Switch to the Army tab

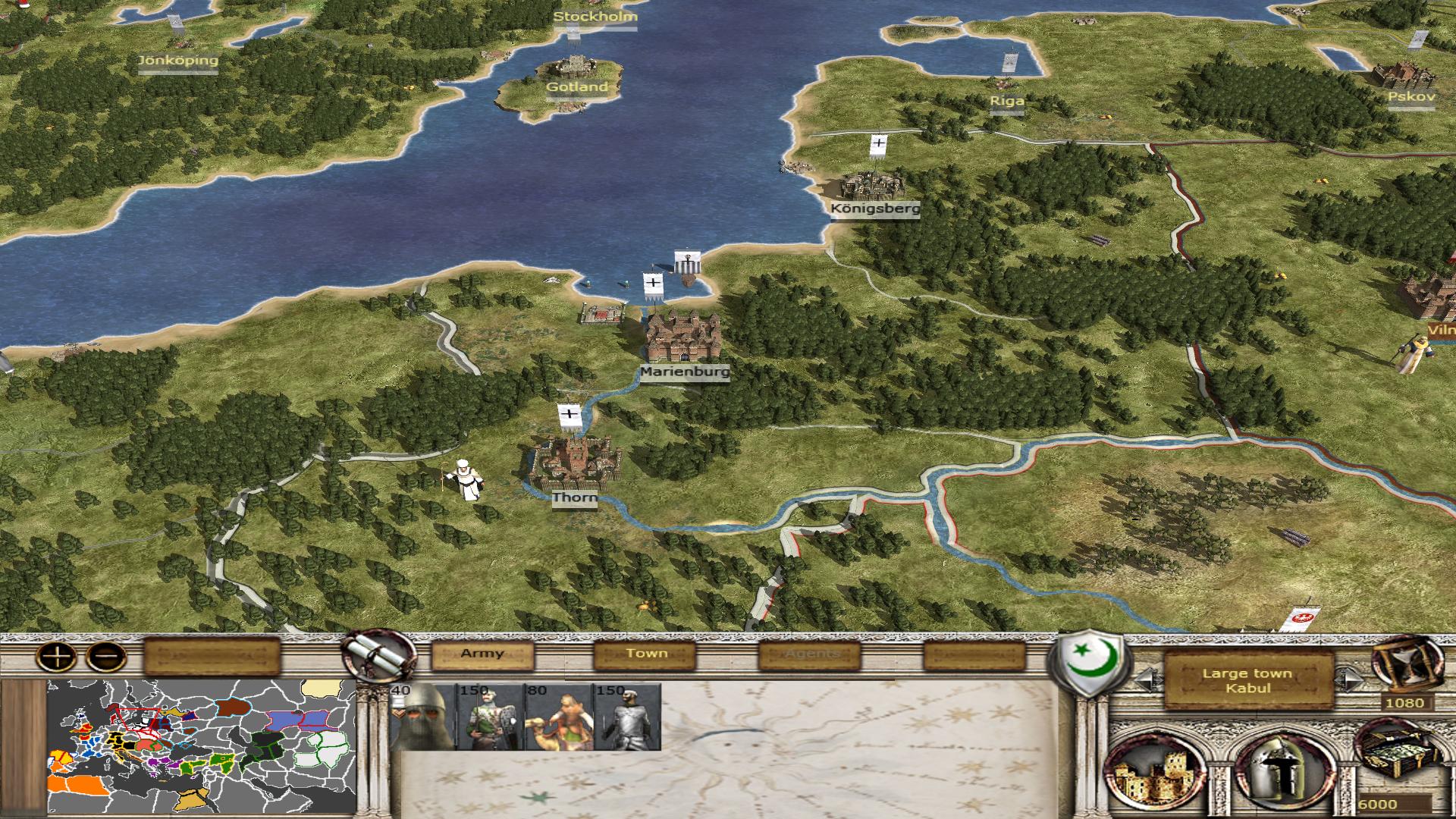482,654
